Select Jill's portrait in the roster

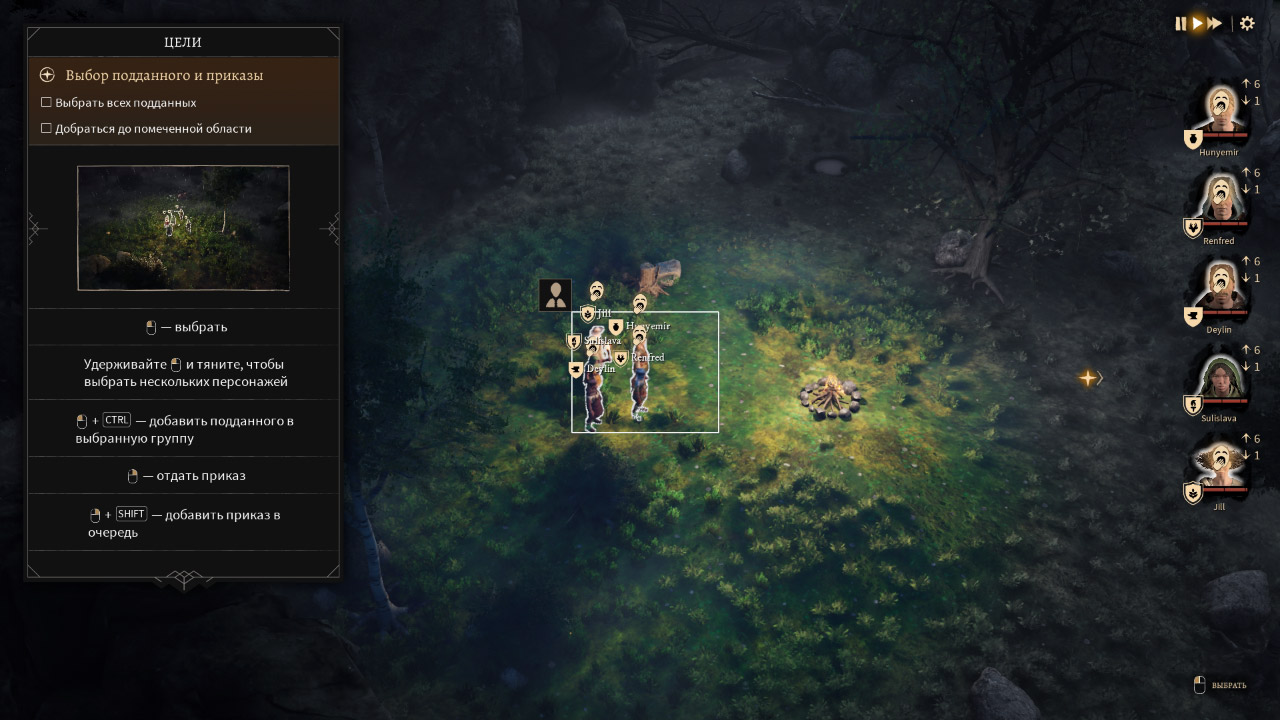pyautogui.click(x=1219, y=466)
